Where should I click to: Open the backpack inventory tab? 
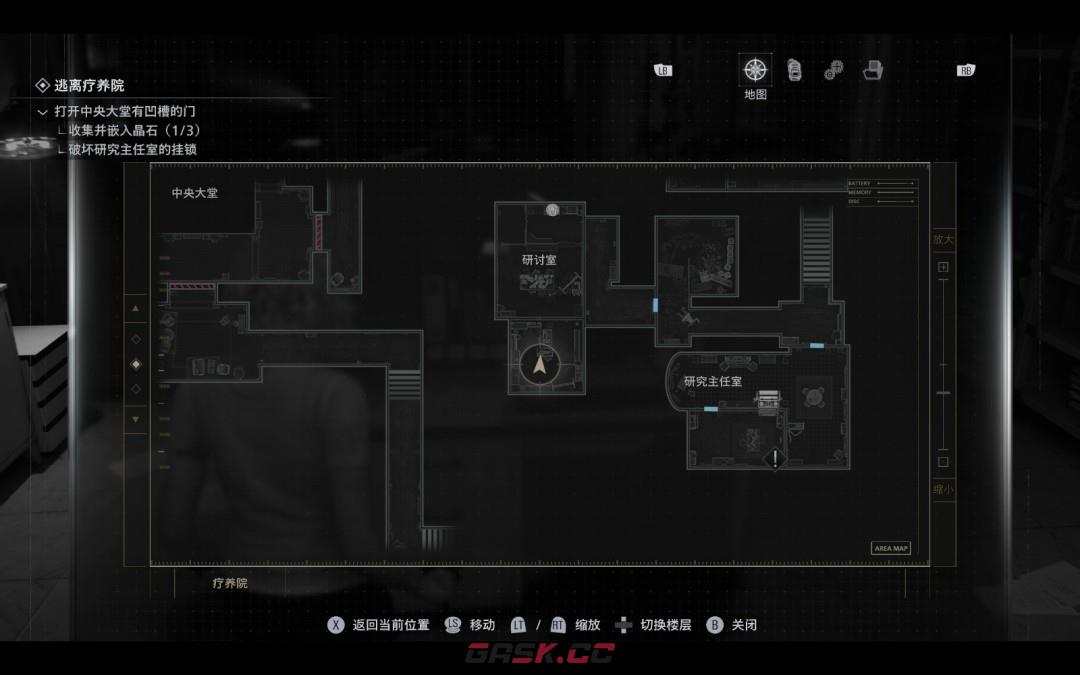click(x=794, y=70)
